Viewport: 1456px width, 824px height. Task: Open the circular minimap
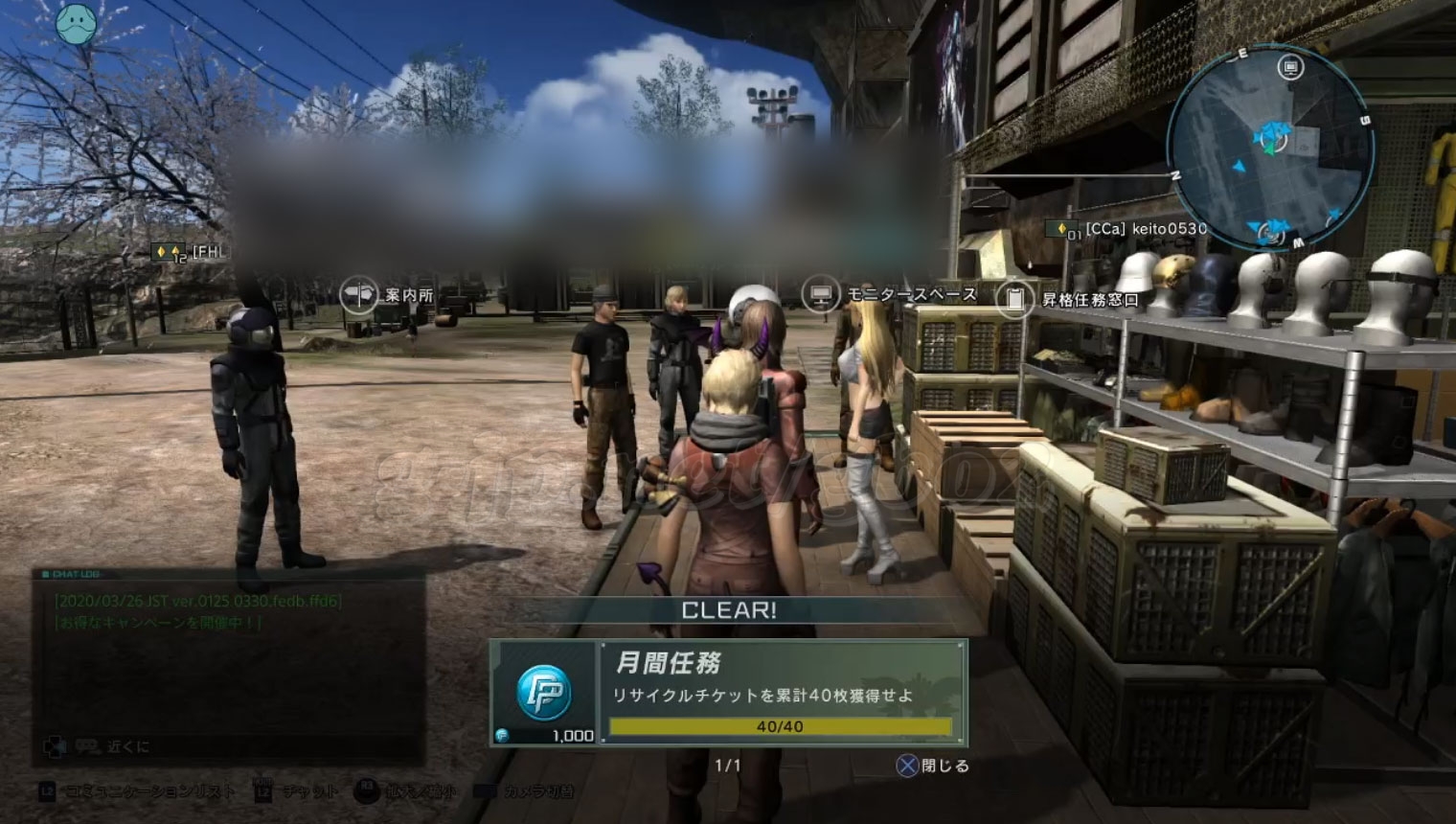1271,144
